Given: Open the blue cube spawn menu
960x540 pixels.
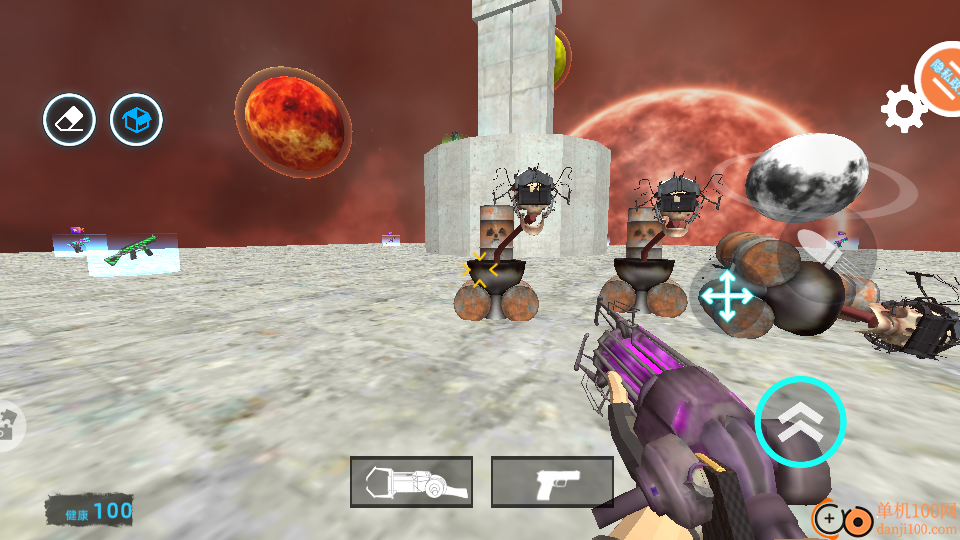Looking at the screenshot, I should pyautogui.click(x=136, y=120).
